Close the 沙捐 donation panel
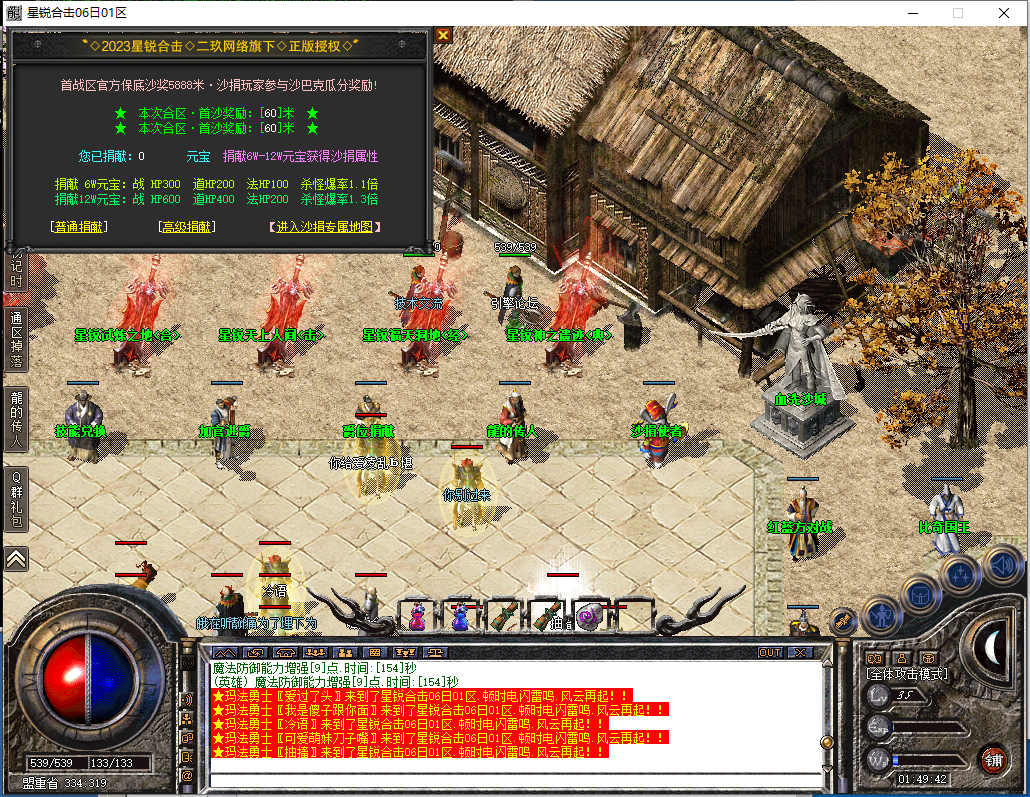1030x797 pixels. pos(443,34)
